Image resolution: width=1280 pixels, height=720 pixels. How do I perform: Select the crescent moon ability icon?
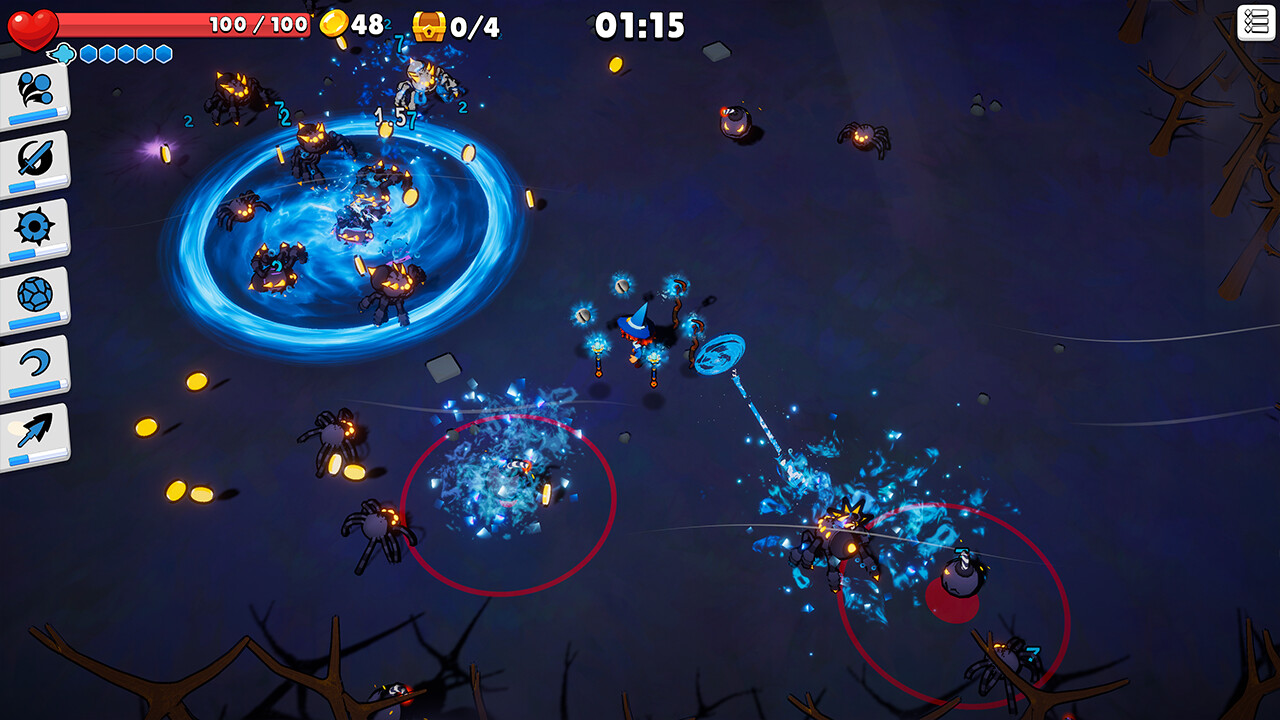pyautogui.click(x=35, y=362)
